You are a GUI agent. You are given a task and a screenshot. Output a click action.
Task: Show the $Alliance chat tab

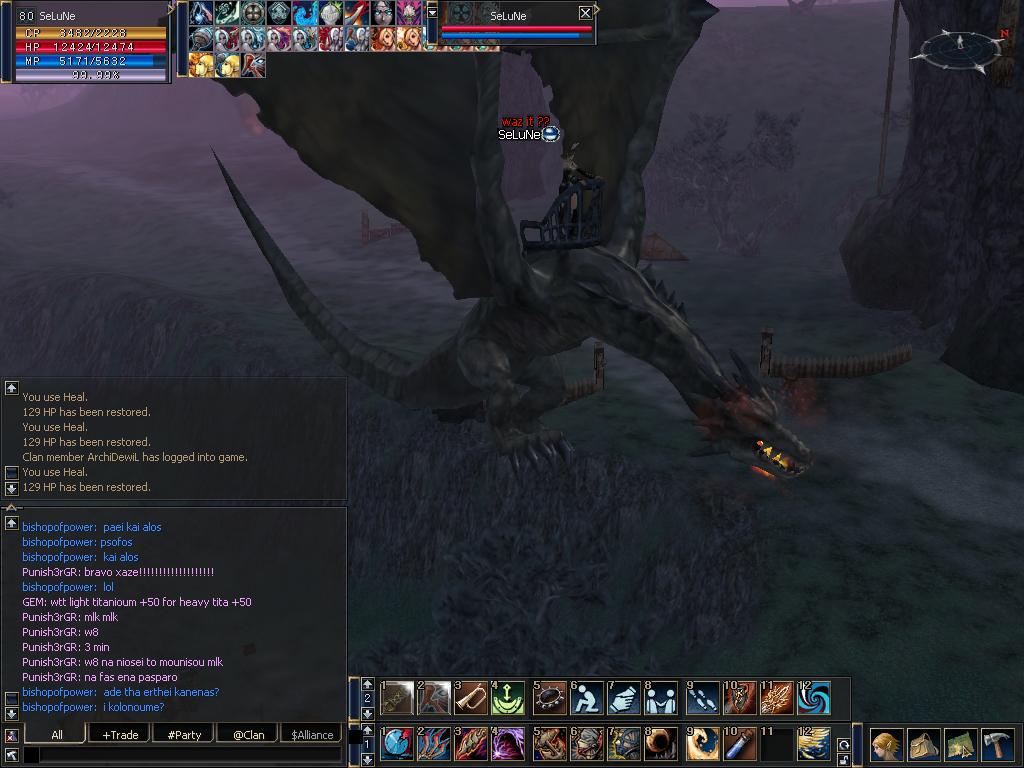pyautogui.click(x=312, y=735)
